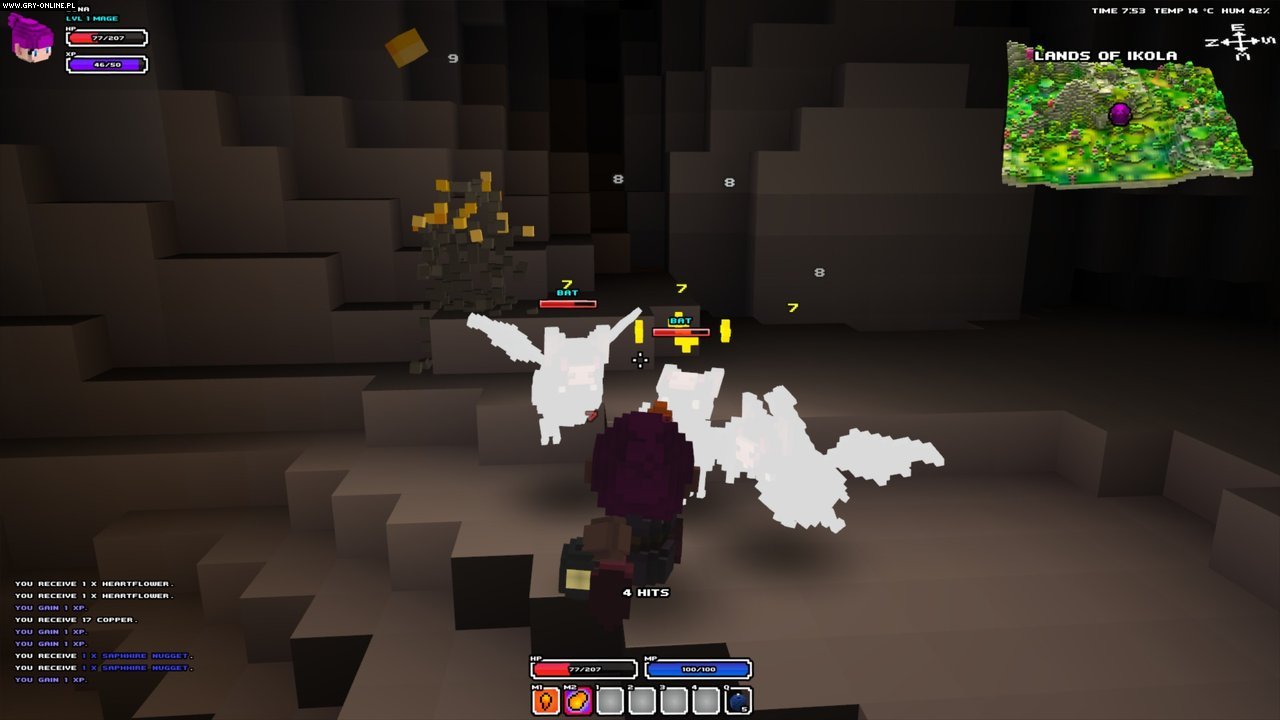The height and width of the screenshot is (720, 1280).
Task: Select the M2 fireball spell icon
Action: click(577, 700)
